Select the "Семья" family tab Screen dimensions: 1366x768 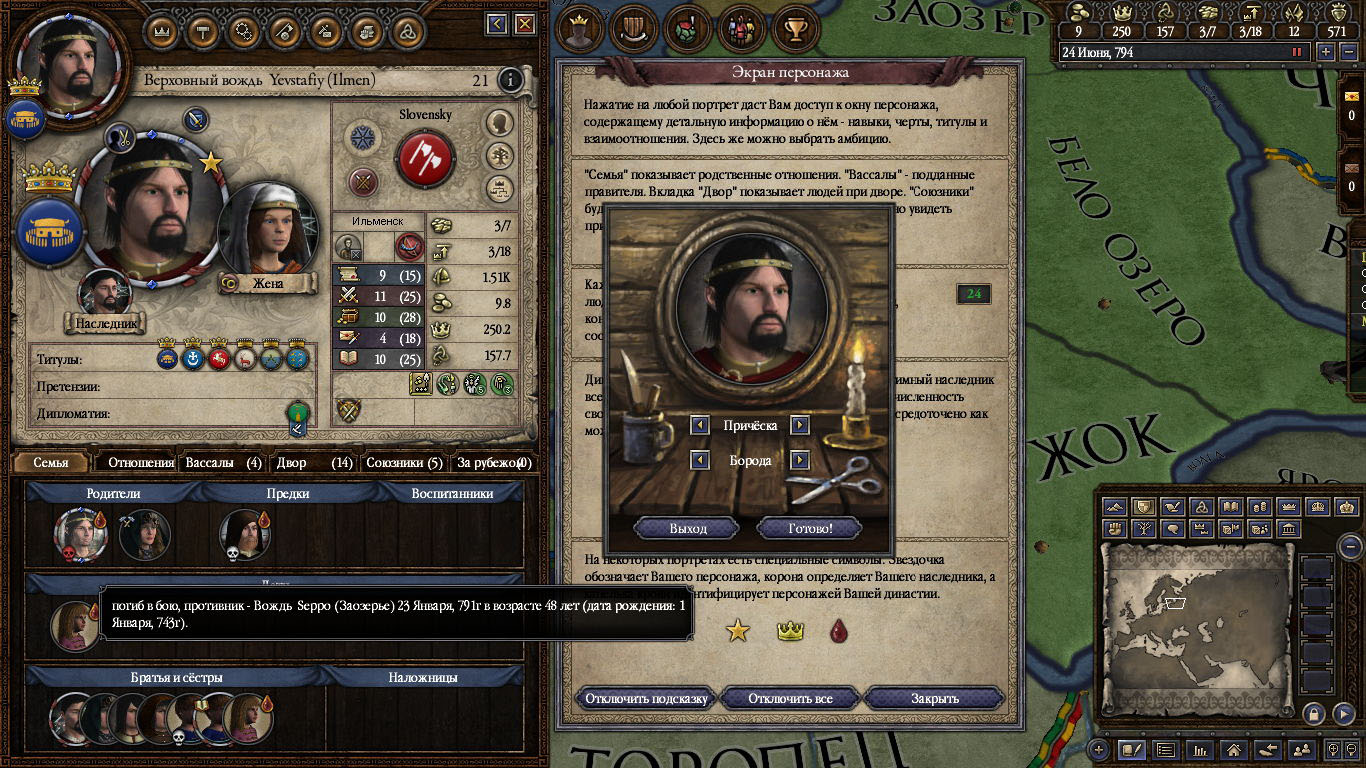click(51, 463)
